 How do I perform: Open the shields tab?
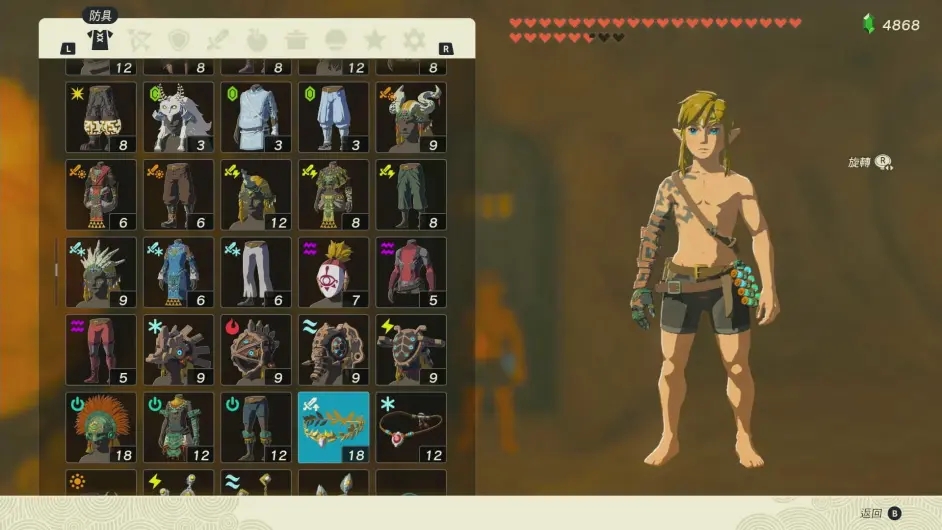[x=178, y=41]
